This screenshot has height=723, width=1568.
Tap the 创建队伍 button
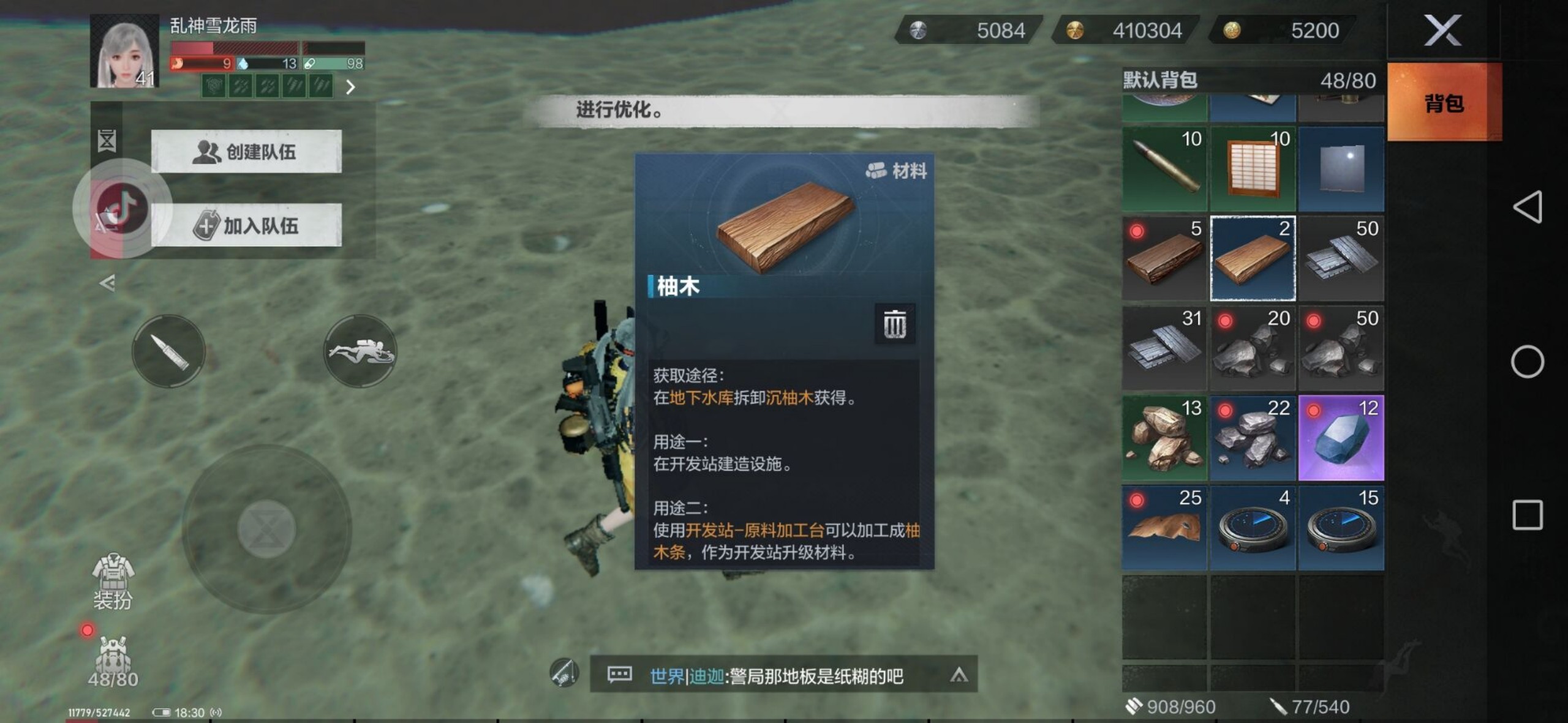coord(246,151)
